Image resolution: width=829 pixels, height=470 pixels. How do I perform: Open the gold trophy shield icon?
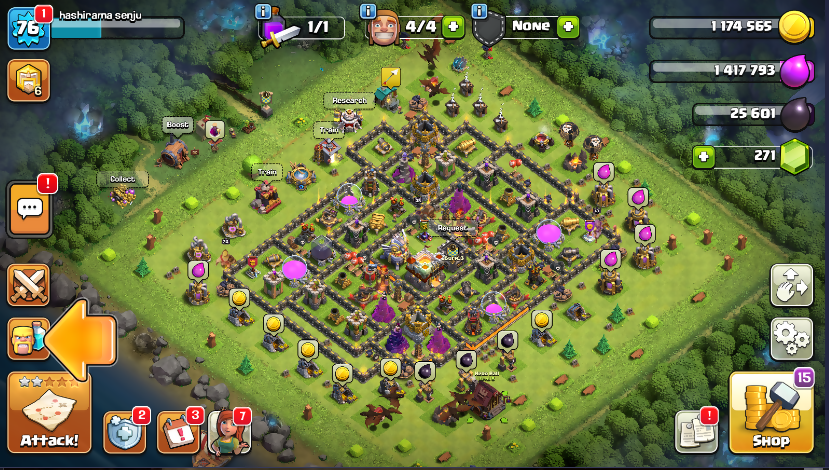pos(27,80)
